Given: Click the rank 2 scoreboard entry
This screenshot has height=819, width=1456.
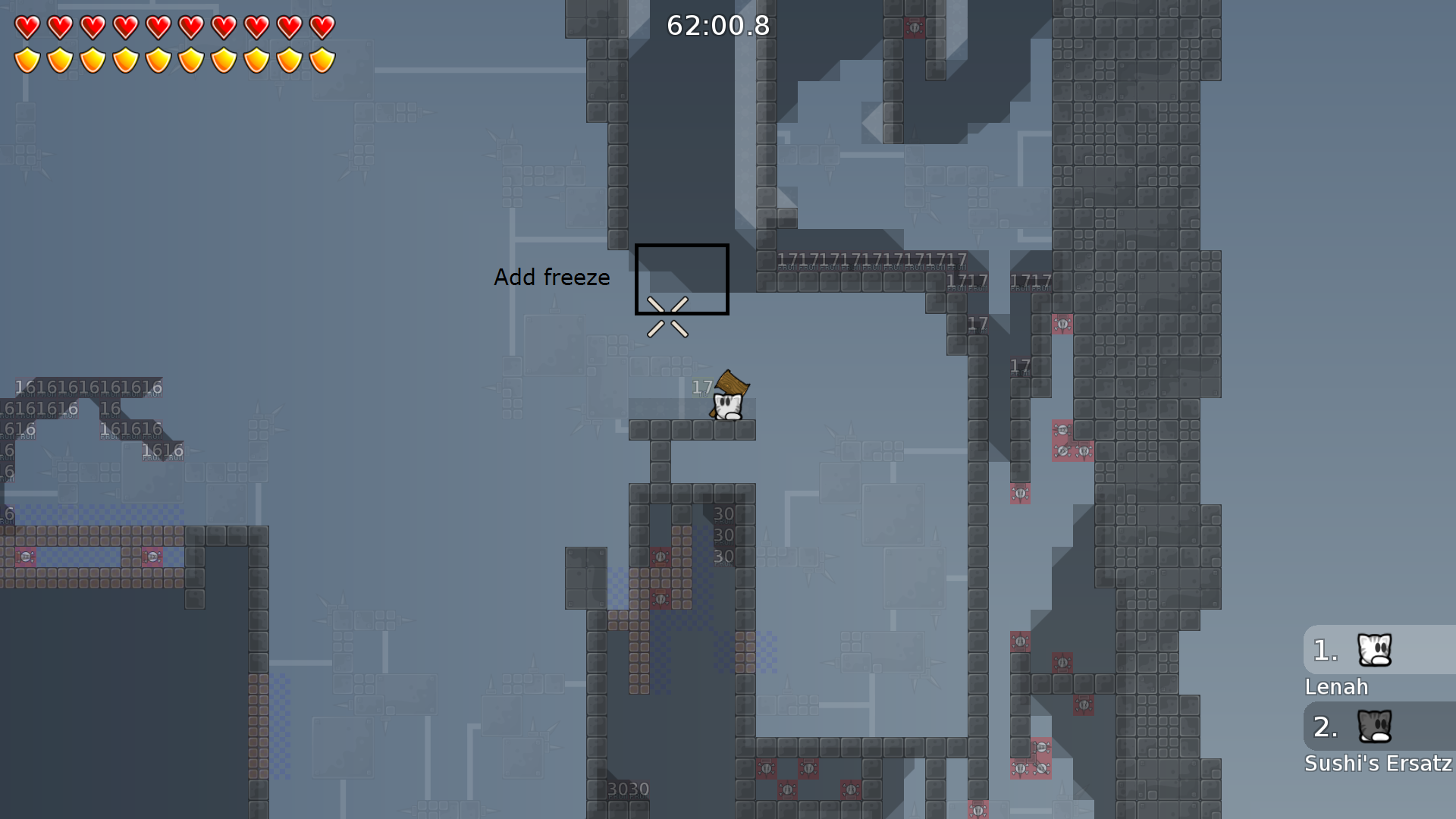Looking at the screenshot, I should pos(1357,728).
